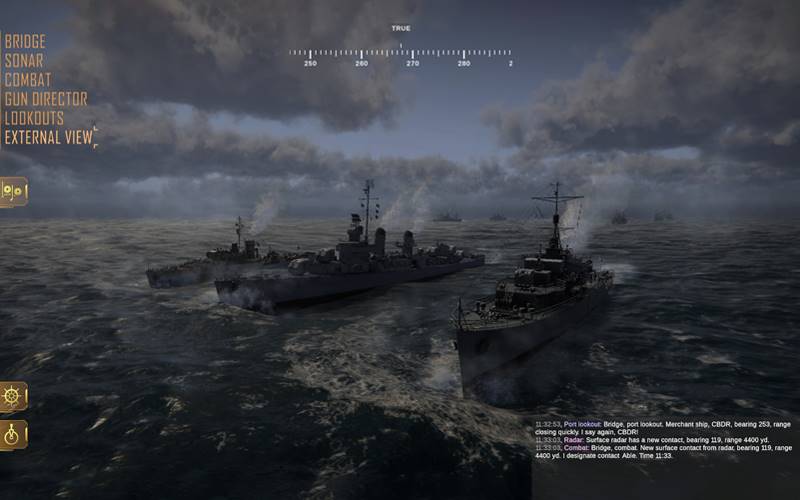Click the twin-dial gauge icon on the left edge

pos(14,191)
